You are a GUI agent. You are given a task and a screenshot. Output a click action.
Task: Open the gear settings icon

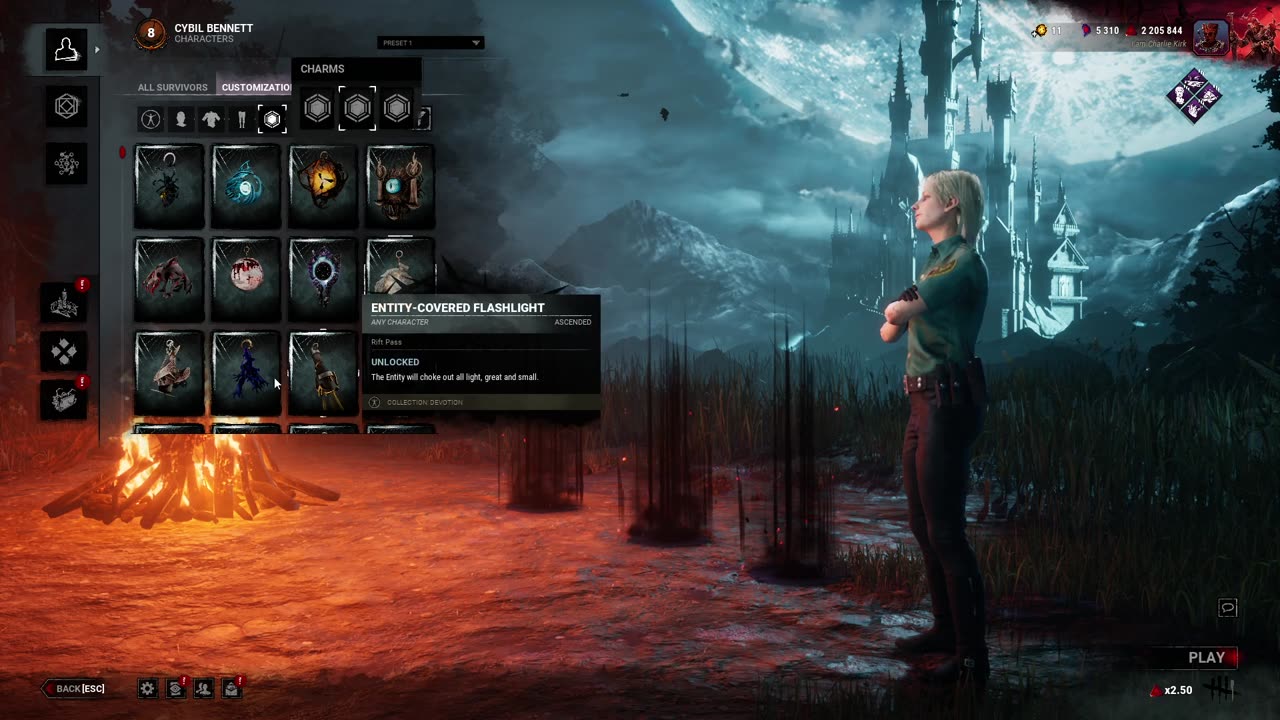148,688
